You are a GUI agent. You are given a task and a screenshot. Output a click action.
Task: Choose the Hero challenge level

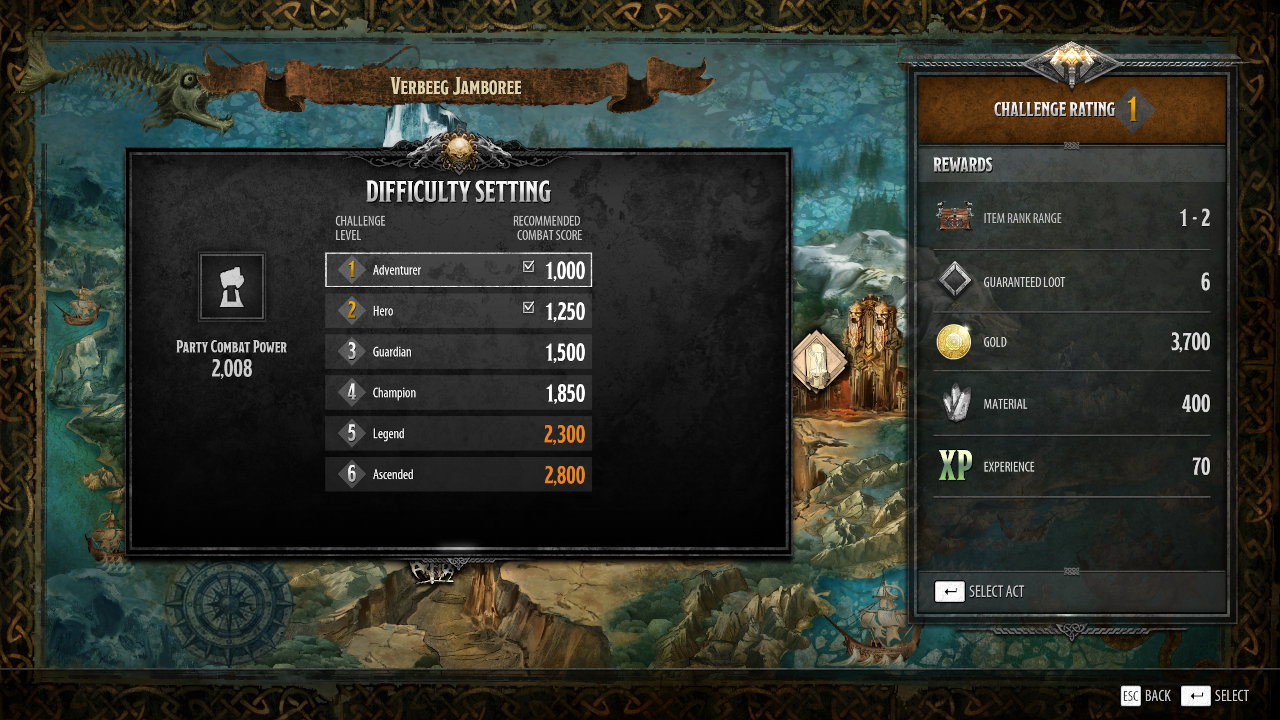458,311
